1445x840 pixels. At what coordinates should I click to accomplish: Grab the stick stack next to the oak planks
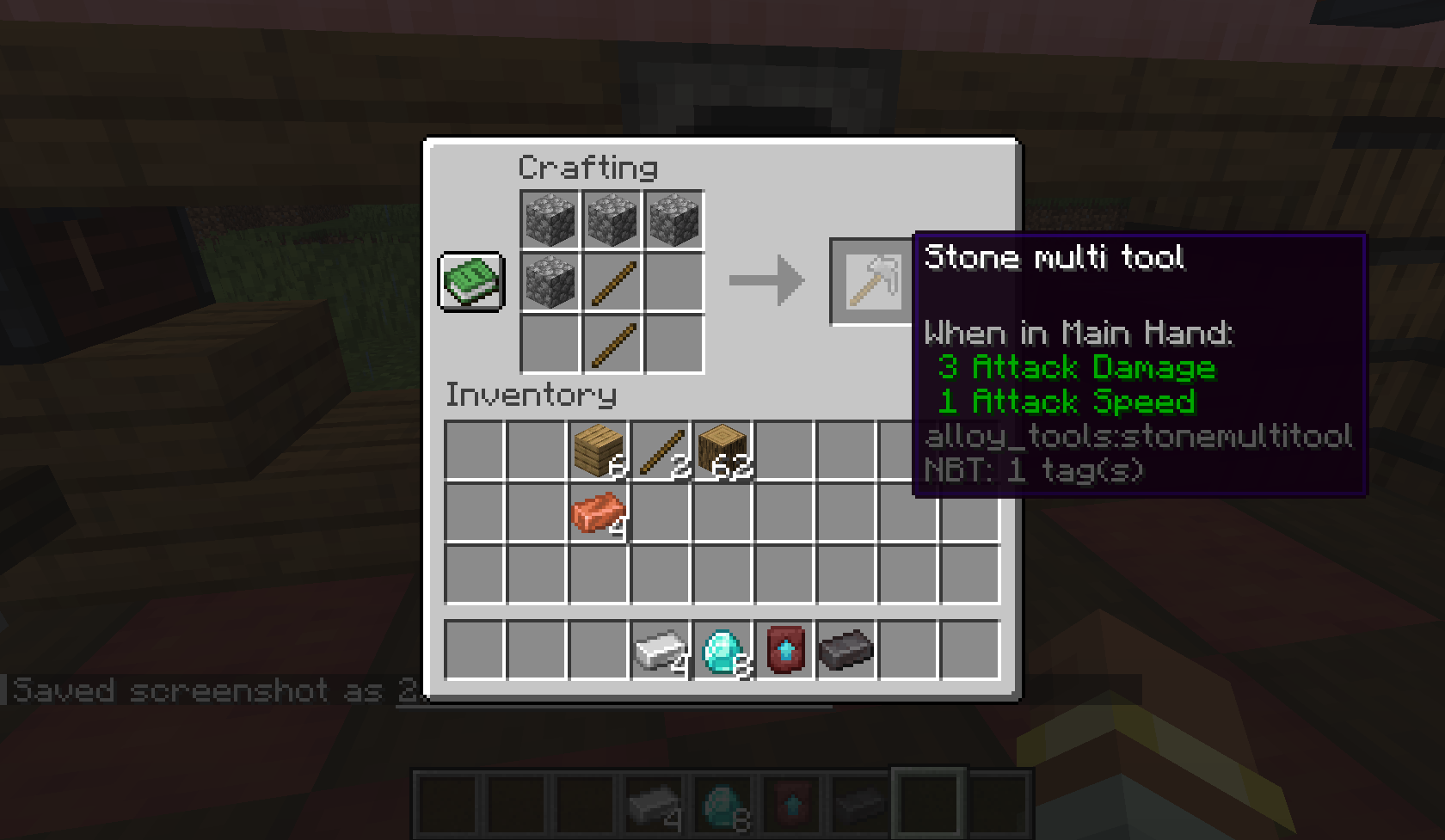(x=661, y=451)
